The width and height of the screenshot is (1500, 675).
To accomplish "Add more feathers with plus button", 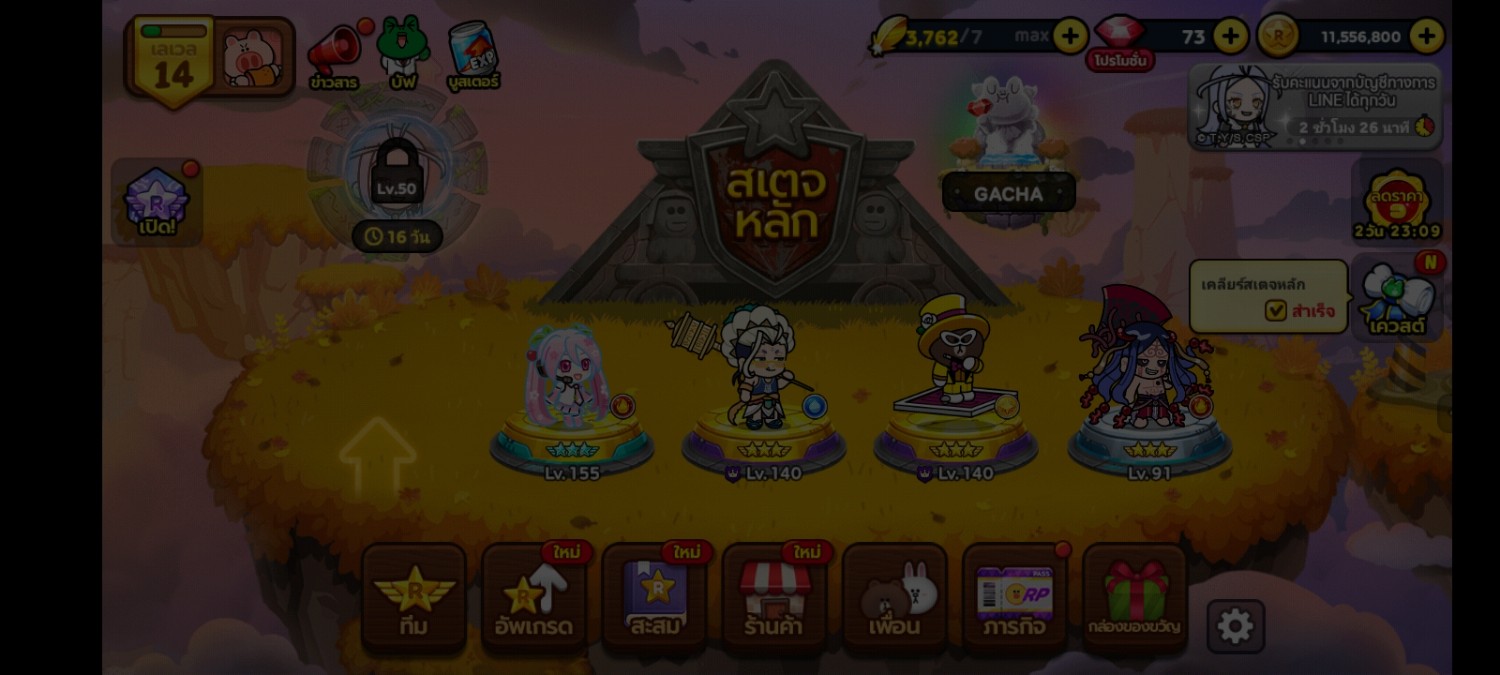I will pyautogui.click(x=1070, y=37).
